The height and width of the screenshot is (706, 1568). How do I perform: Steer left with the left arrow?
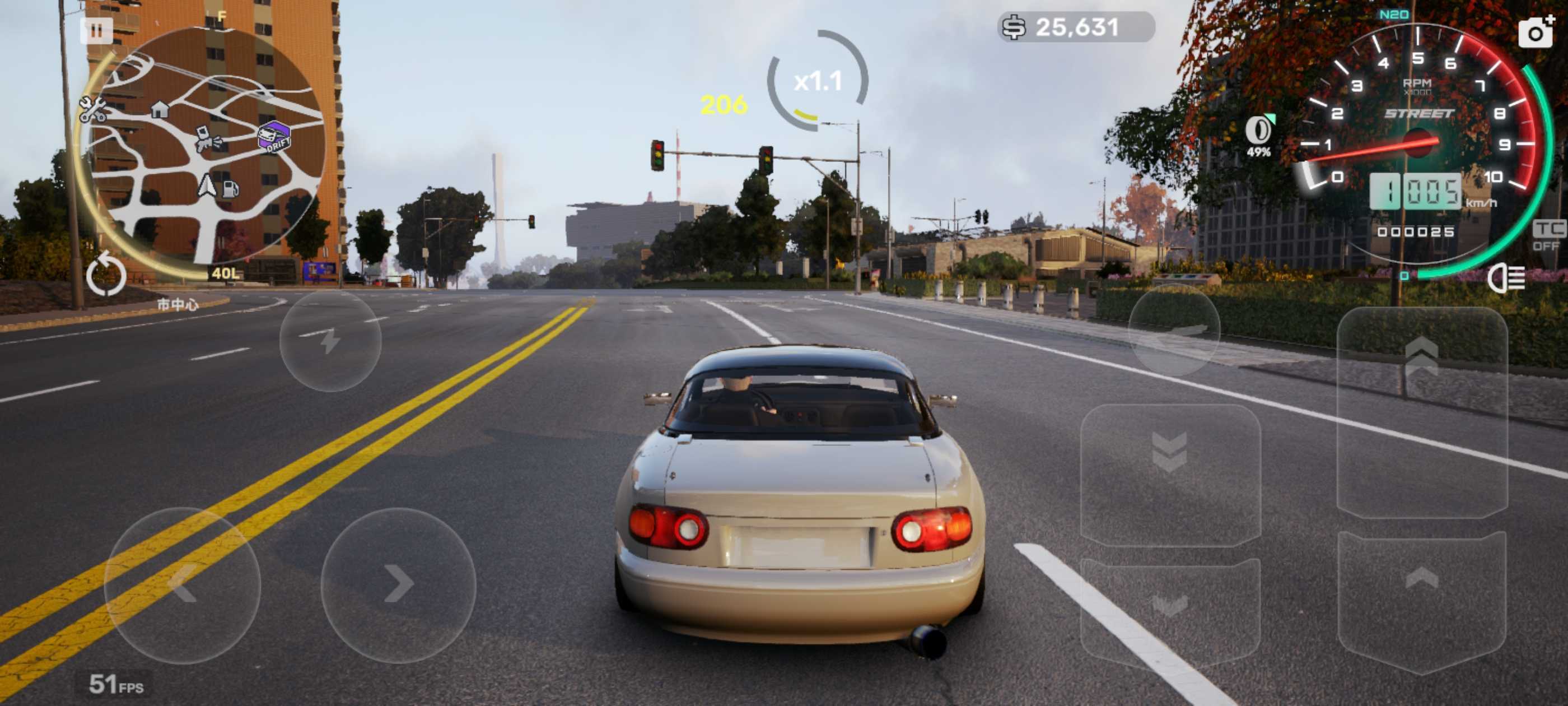(183, 584)
